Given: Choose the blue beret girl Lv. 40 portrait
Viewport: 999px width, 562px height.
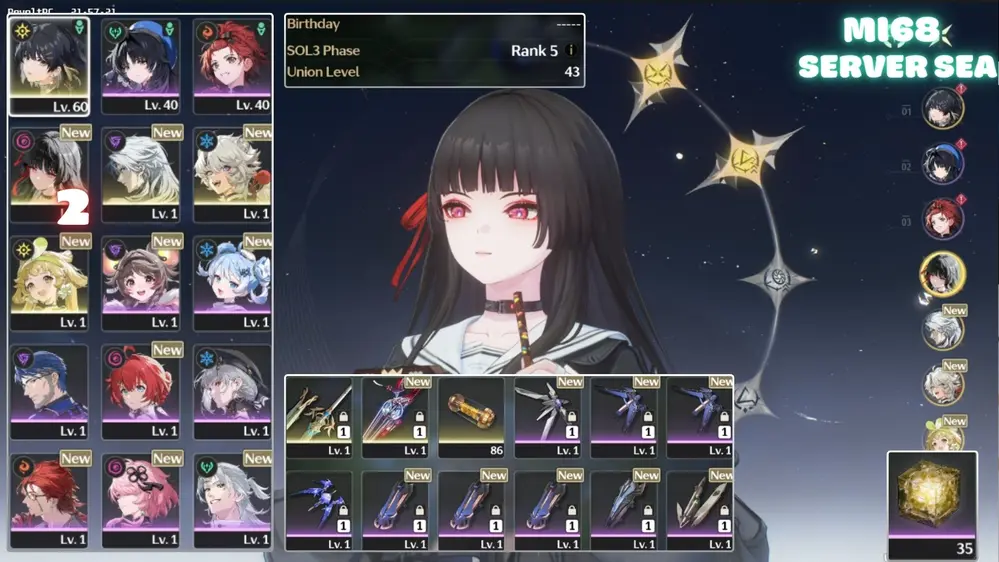Looking at the screenshot, I should pos(140,66).
